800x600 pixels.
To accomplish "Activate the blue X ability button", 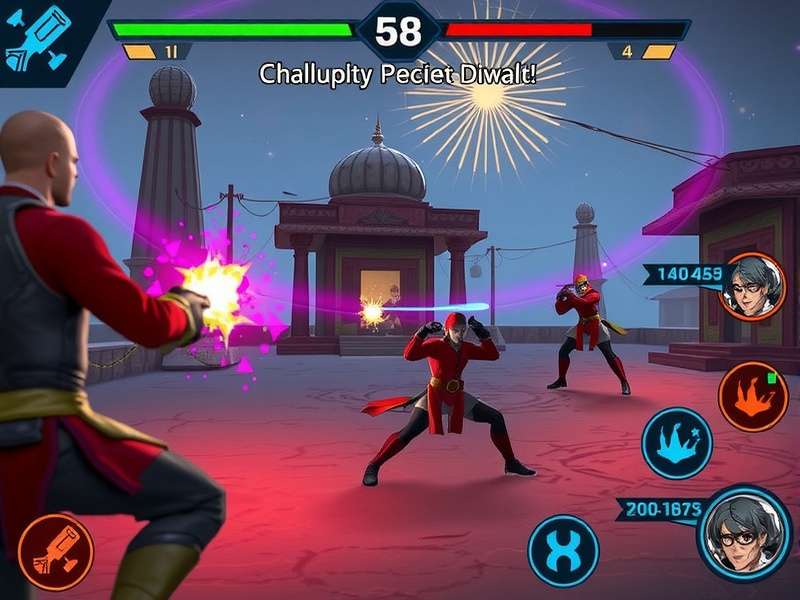I will click(x=563, y=551).
